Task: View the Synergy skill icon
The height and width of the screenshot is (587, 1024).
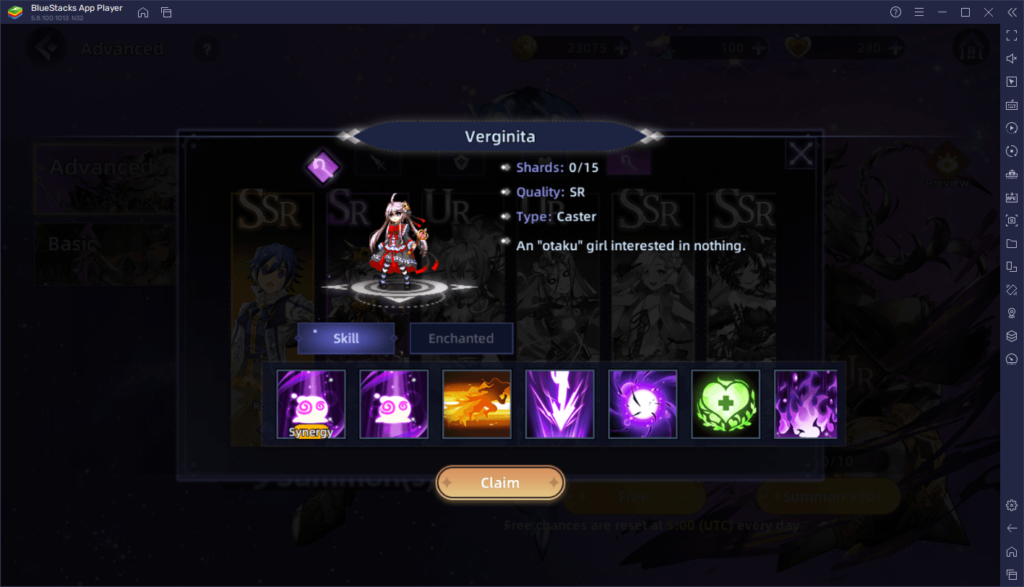Action: 311,404
